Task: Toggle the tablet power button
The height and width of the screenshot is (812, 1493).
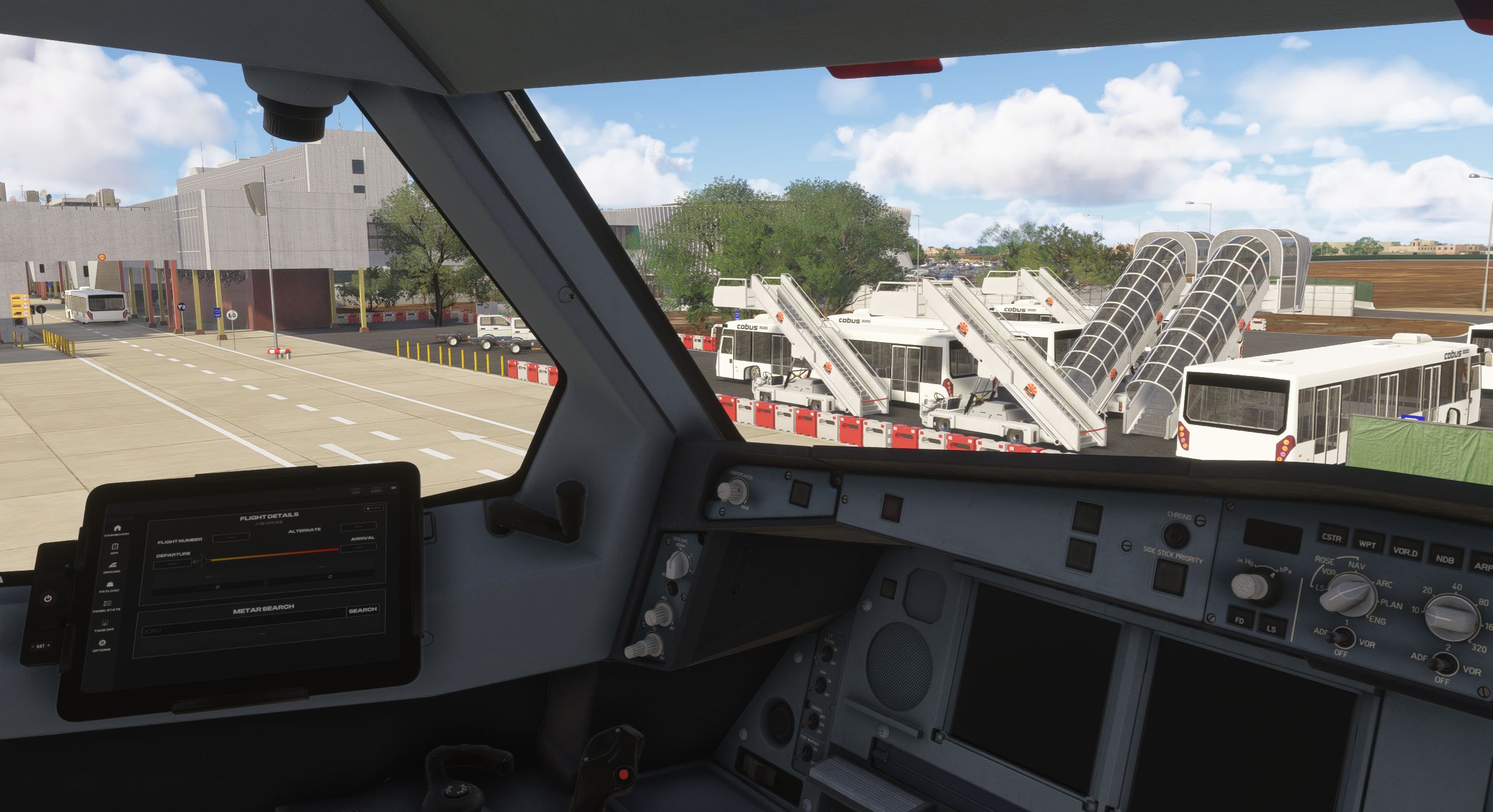Action: click(48, 599)
